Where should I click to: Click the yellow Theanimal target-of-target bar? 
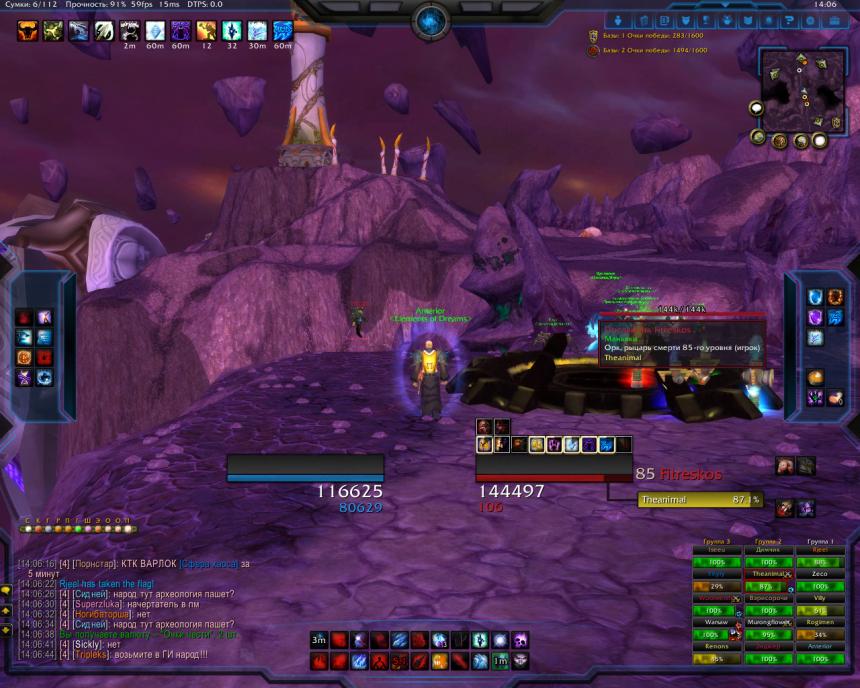(699, 499)
